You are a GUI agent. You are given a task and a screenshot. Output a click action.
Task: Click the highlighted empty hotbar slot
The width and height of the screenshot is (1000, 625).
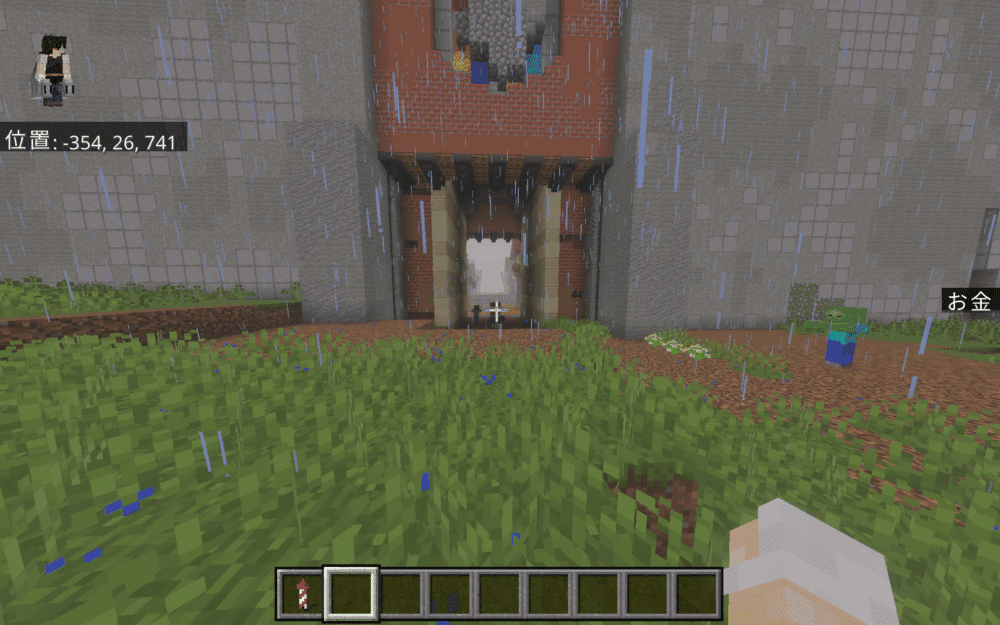tap(351, 593)
